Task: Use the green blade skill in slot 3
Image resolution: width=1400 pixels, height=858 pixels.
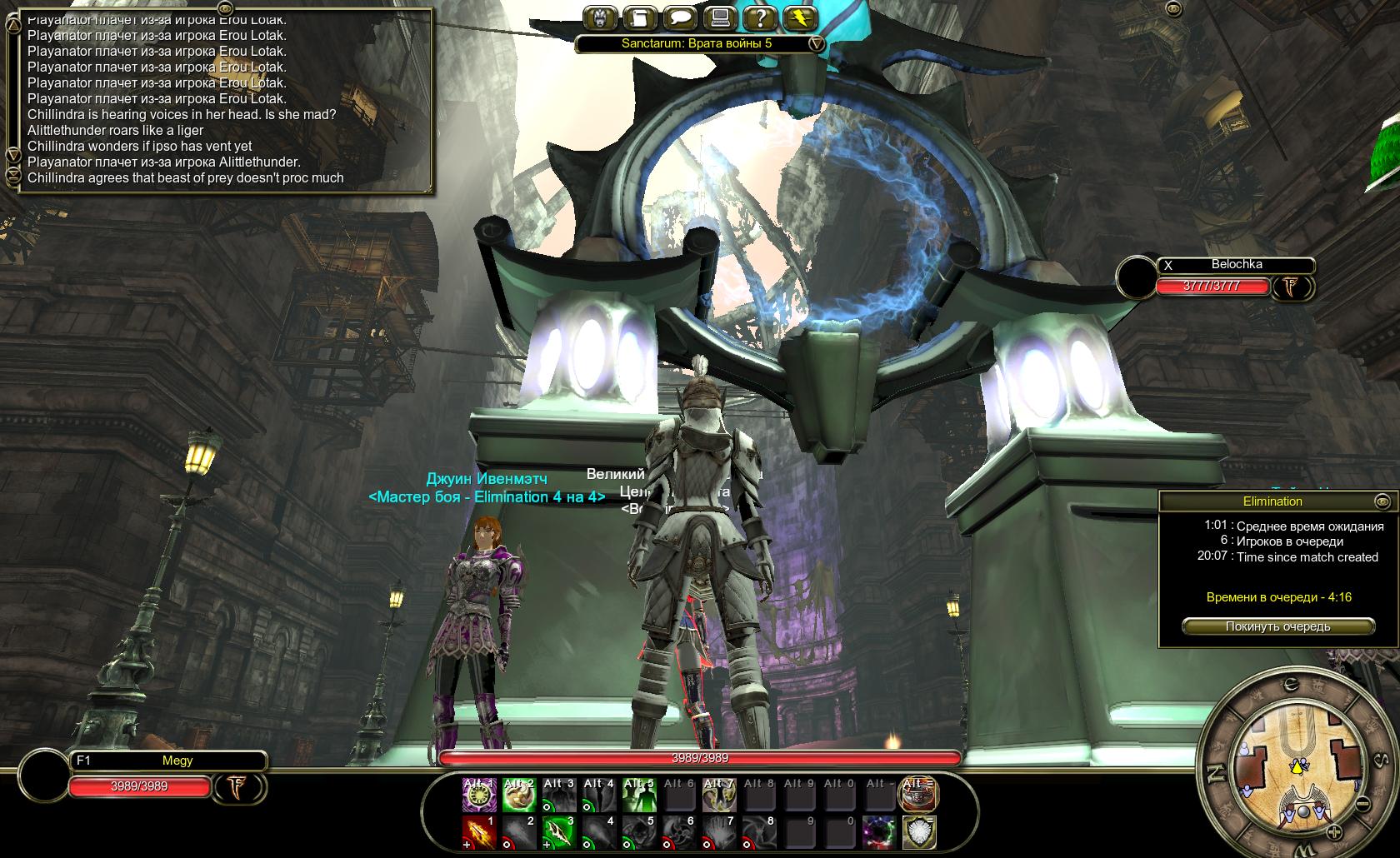Action: pyautogui.click(x=559, y=832)
